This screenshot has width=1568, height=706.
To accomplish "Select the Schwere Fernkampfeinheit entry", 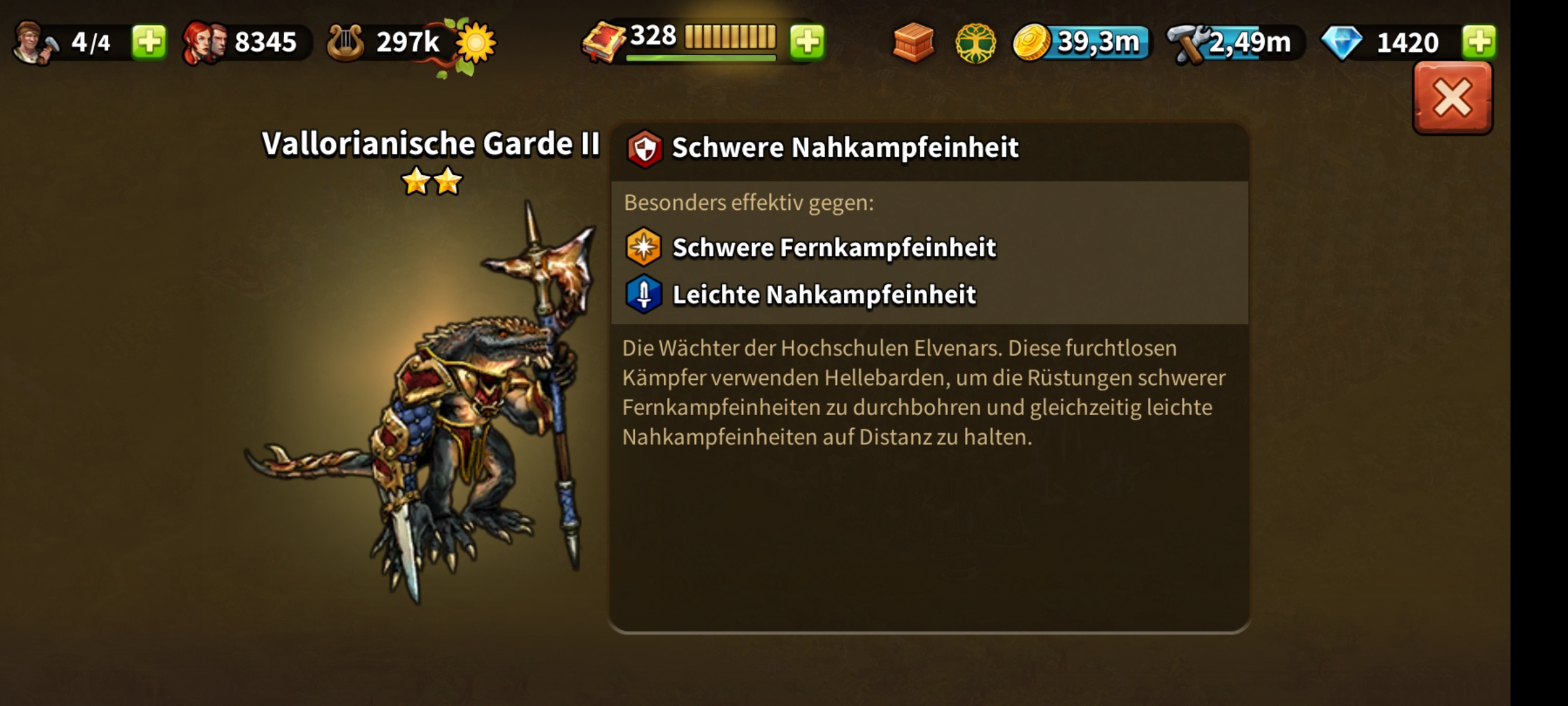I will tap(834, 248).
